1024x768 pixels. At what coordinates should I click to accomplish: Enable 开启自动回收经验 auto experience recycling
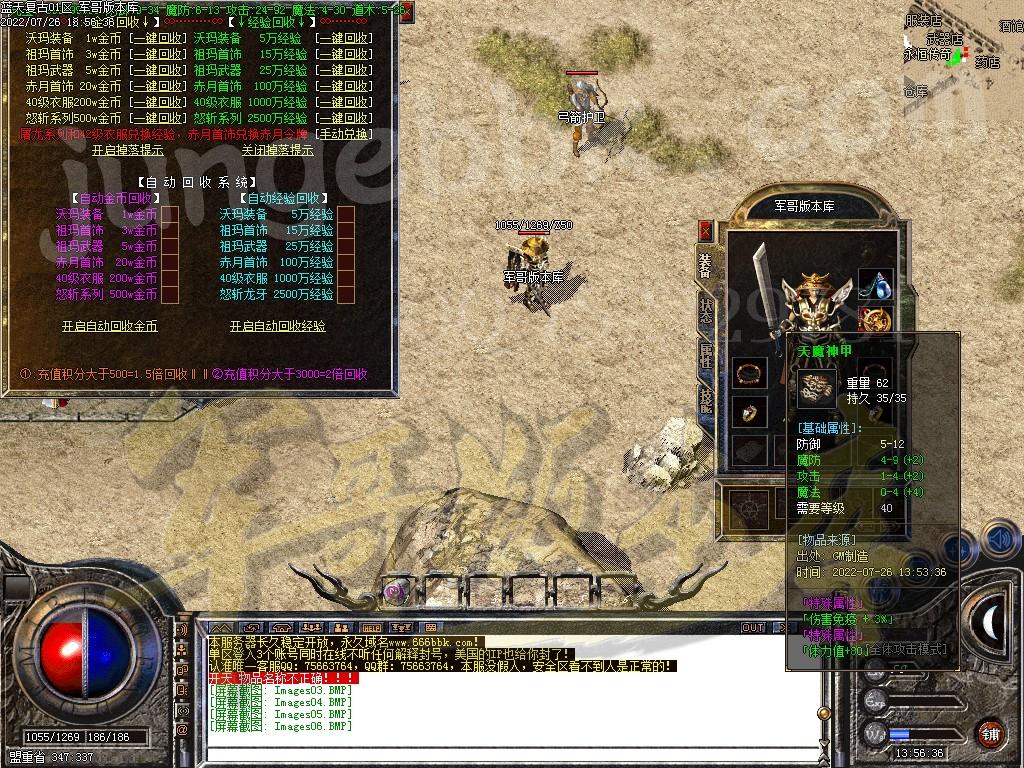[277, 326]
